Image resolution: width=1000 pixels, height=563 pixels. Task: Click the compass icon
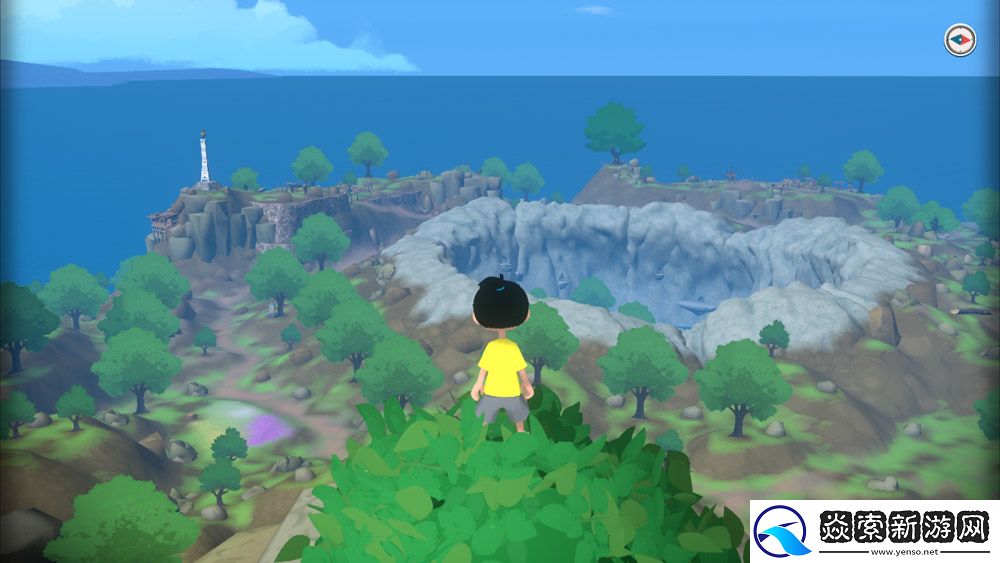959,40
